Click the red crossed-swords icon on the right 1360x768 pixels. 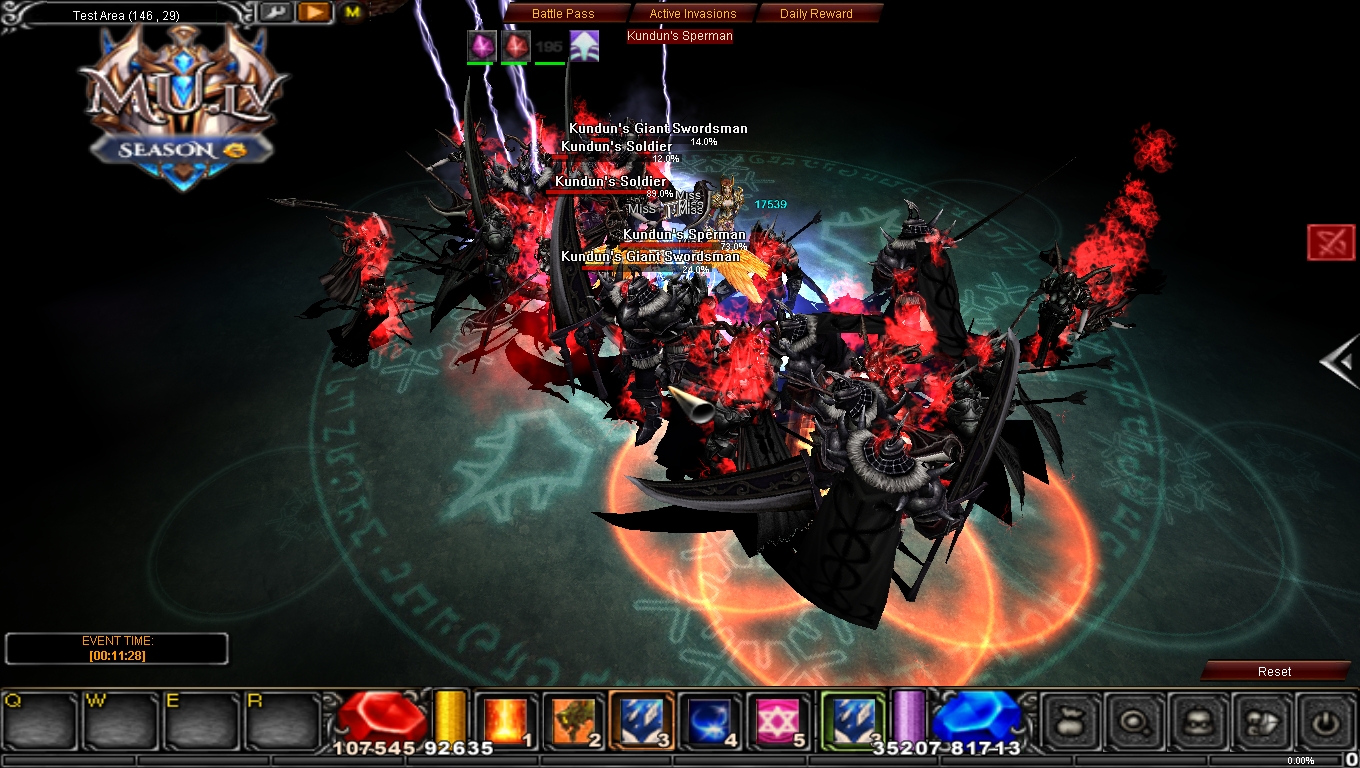1331,241
